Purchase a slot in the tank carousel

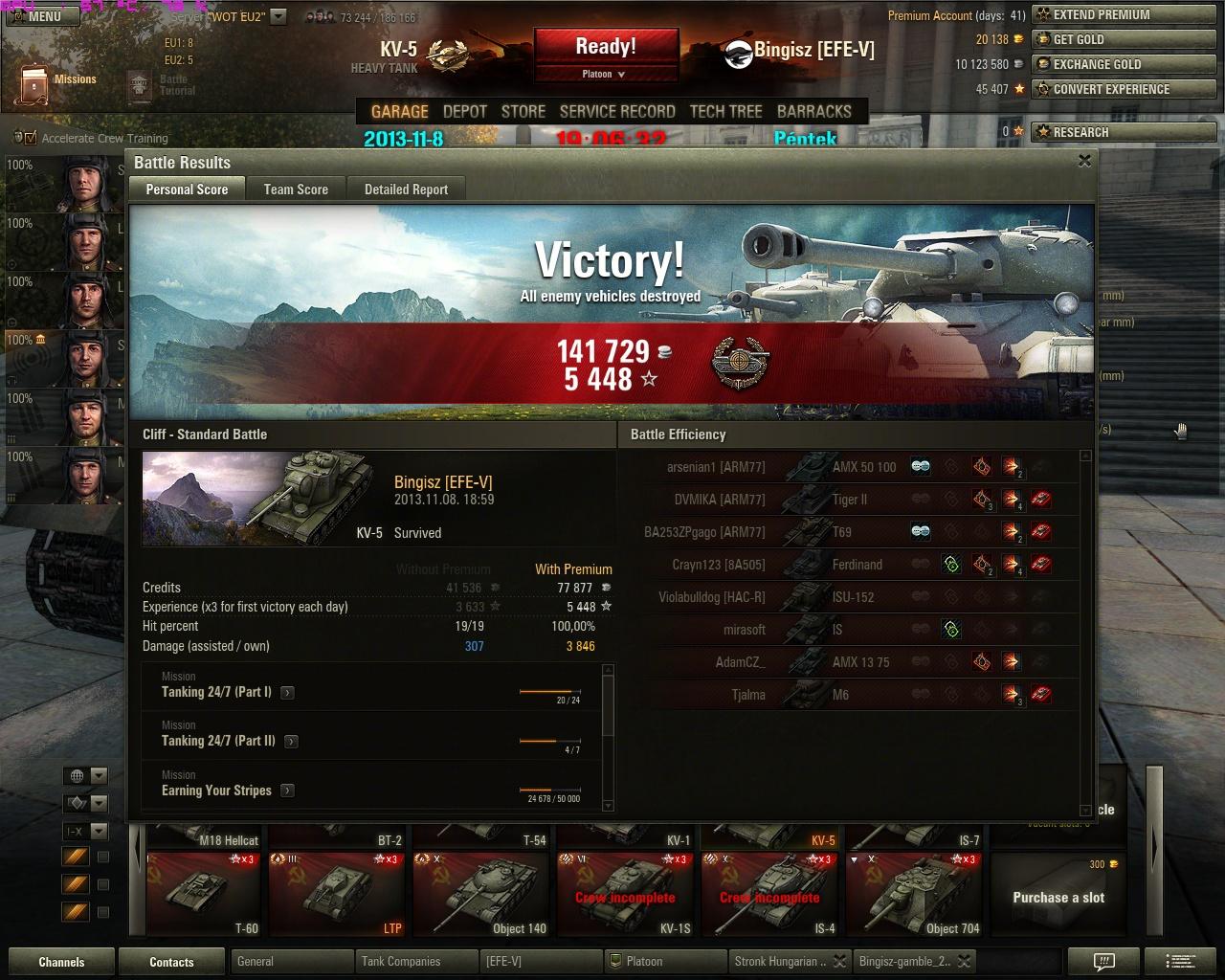click(x=1058, y=897)
